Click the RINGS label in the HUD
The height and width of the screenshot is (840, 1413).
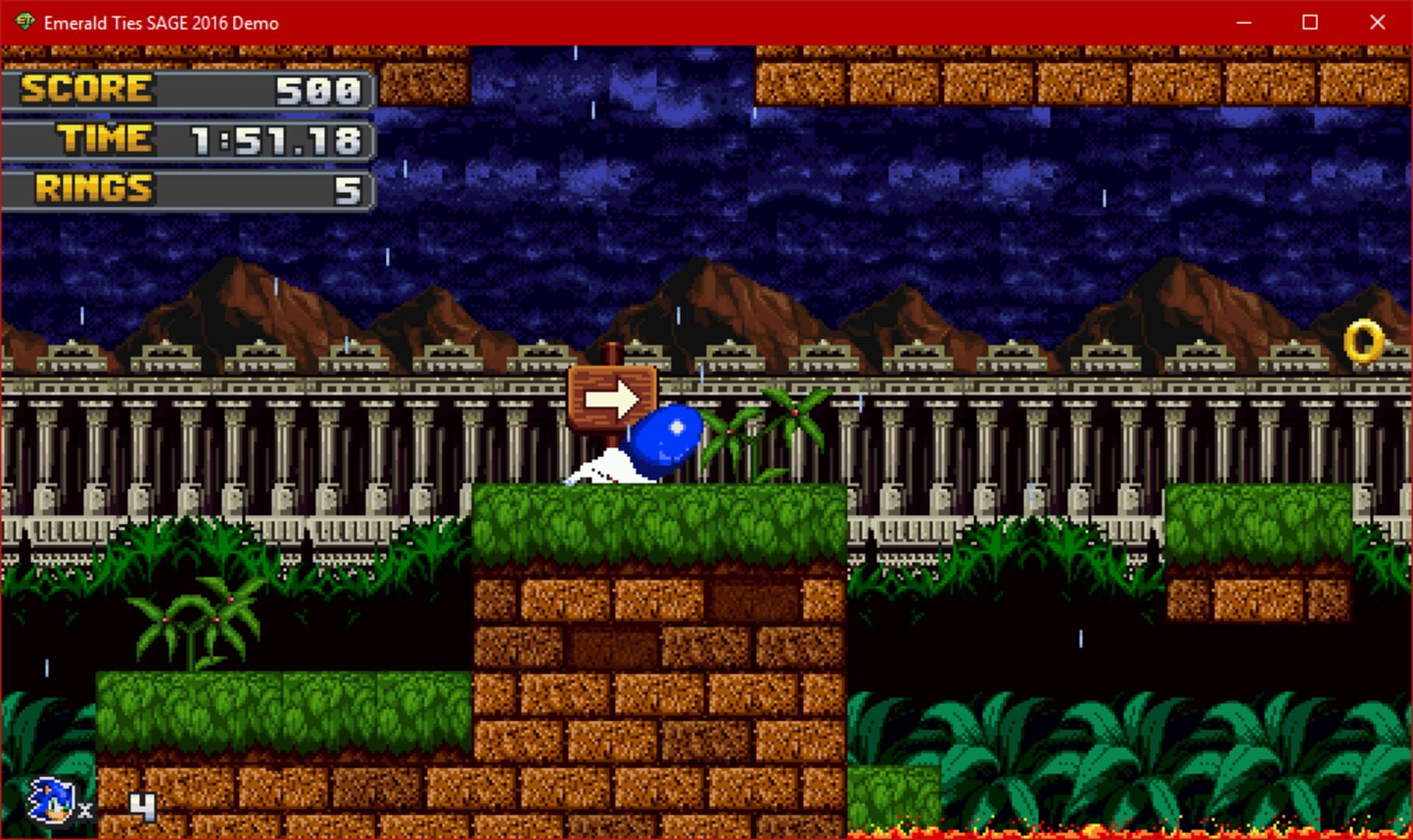tap(95, 188)
